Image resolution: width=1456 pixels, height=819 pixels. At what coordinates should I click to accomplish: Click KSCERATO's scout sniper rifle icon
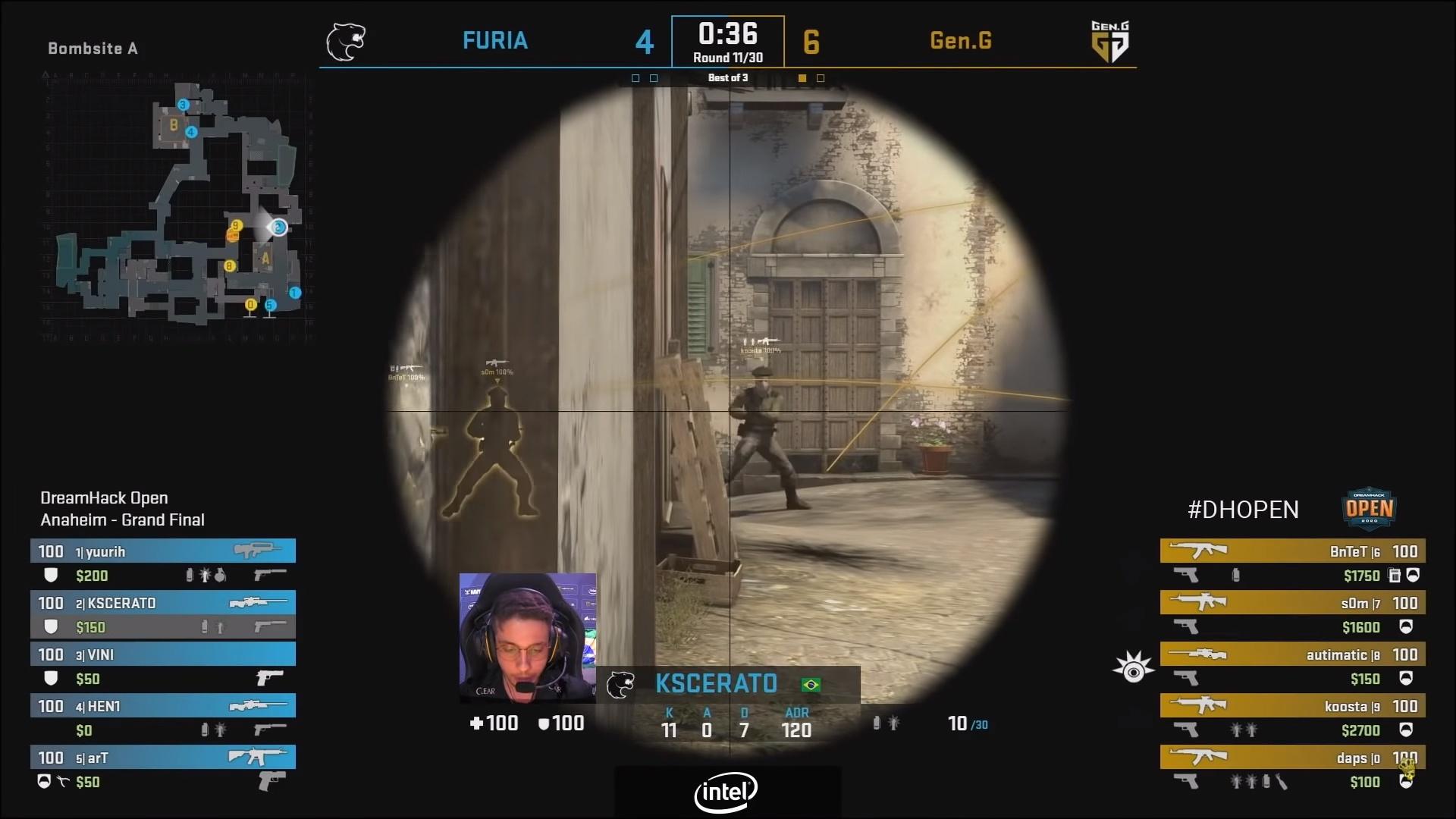[x=259, y=602]
